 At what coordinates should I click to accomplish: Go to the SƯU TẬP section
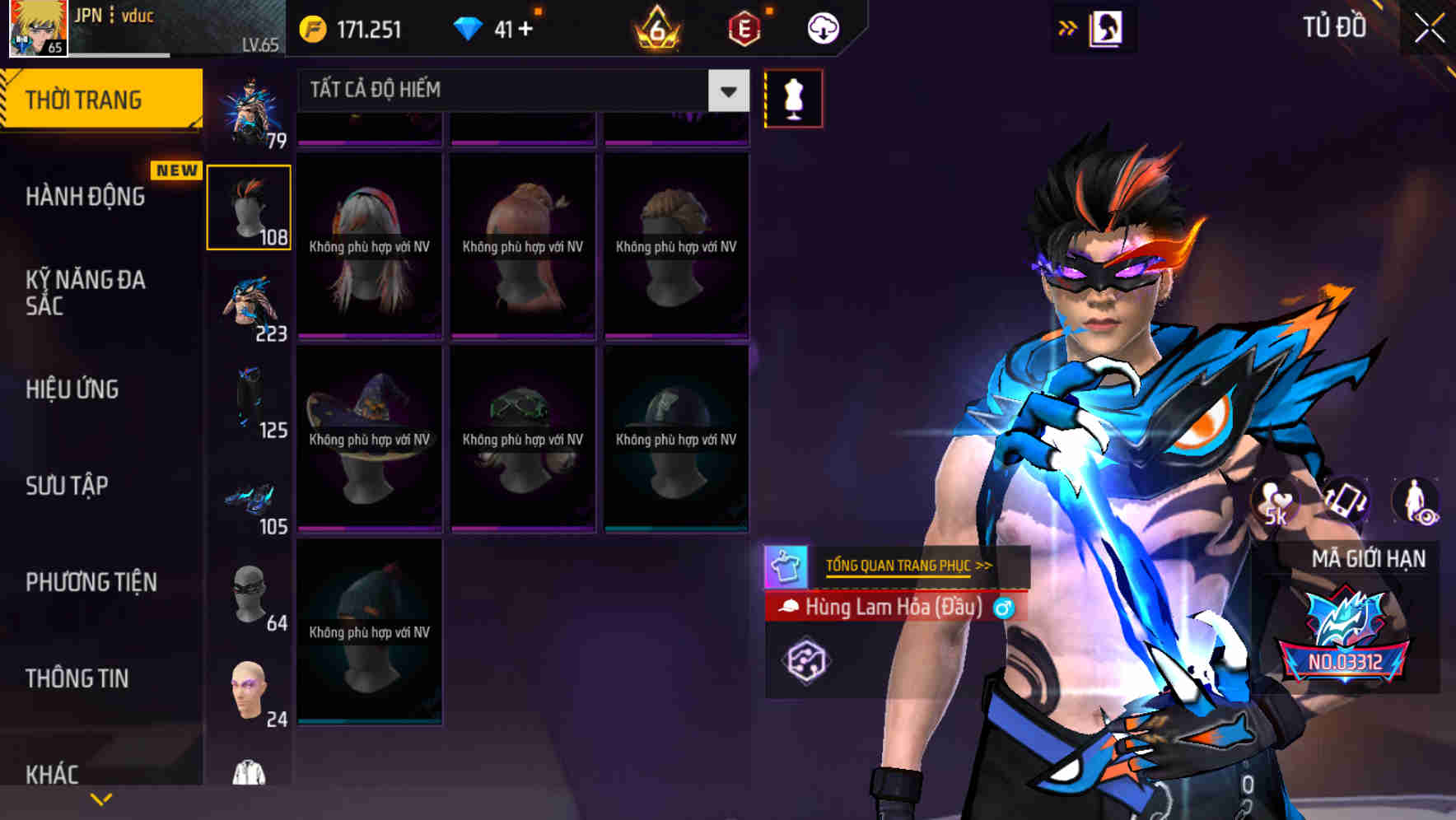point(67,486)
